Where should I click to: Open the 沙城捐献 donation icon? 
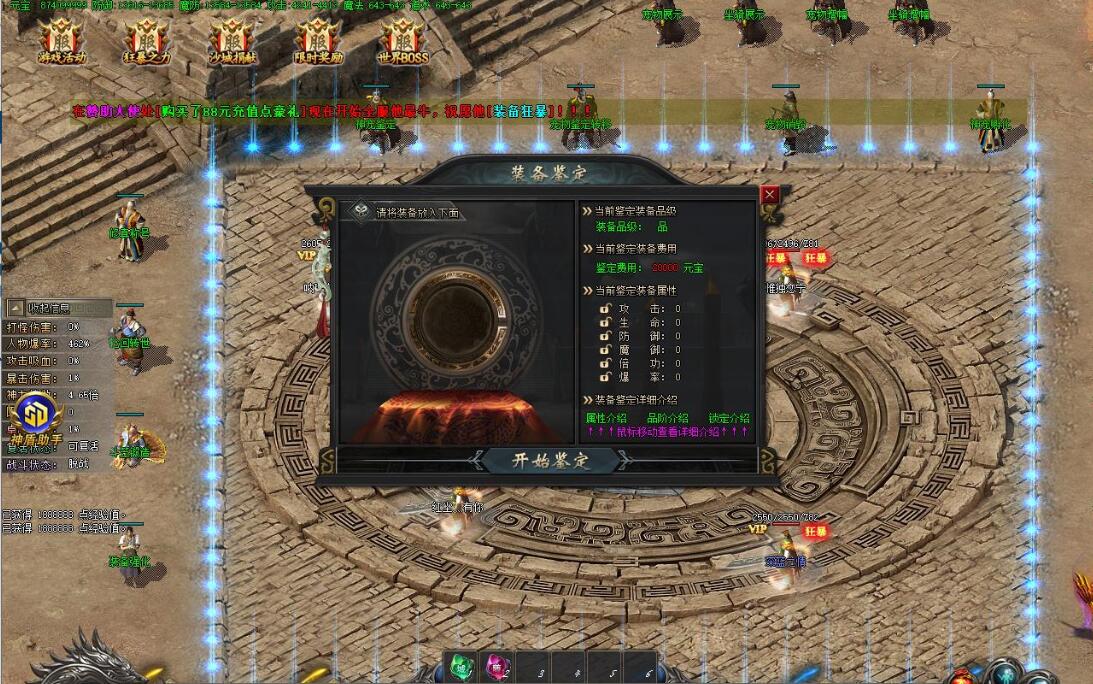pyautogui.click(x=231, y=40)
